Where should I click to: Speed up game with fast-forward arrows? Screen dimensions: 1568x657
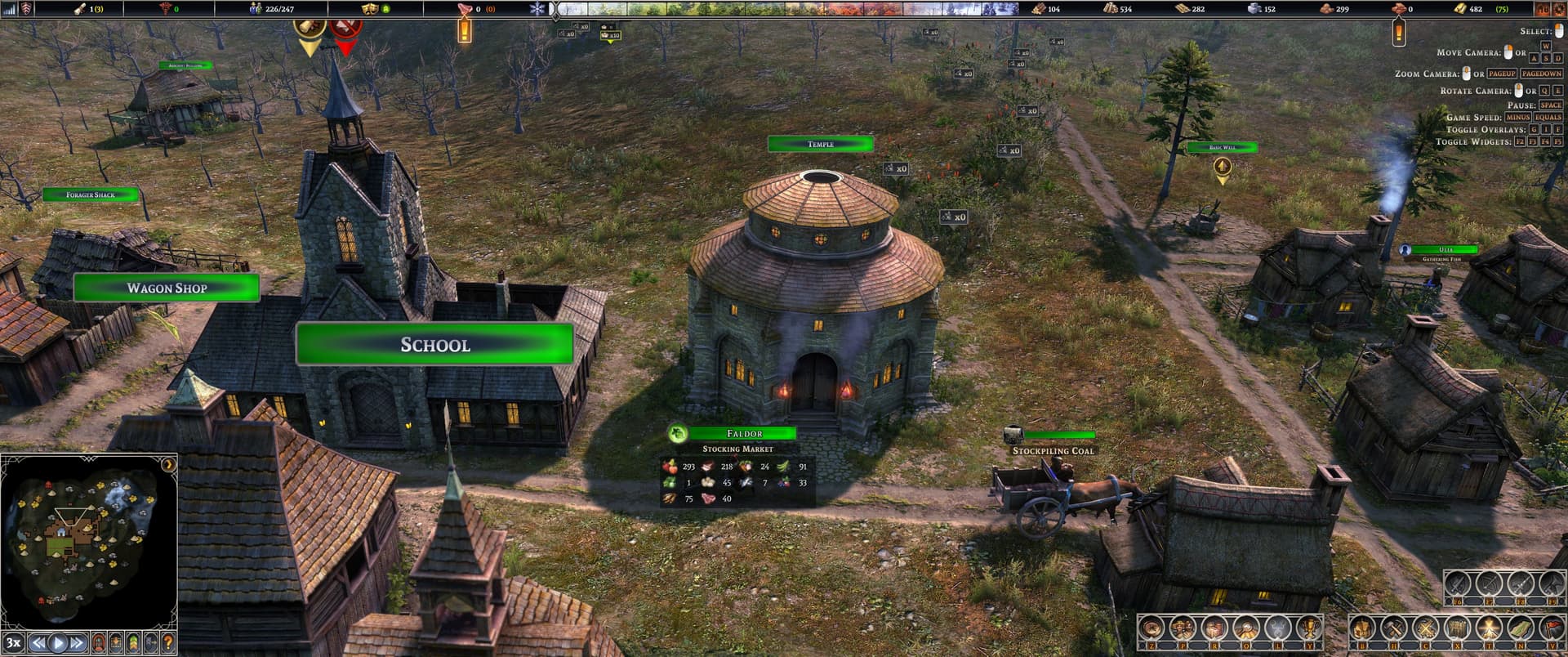[77, 642]
